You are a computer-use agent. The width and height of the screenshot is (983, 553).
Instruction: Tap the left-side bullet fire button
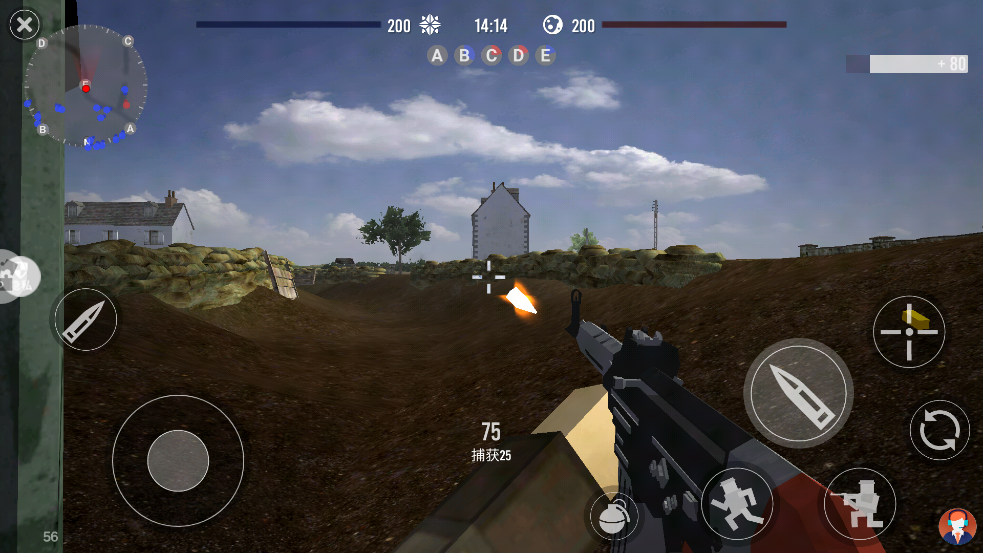click(84, 320)
